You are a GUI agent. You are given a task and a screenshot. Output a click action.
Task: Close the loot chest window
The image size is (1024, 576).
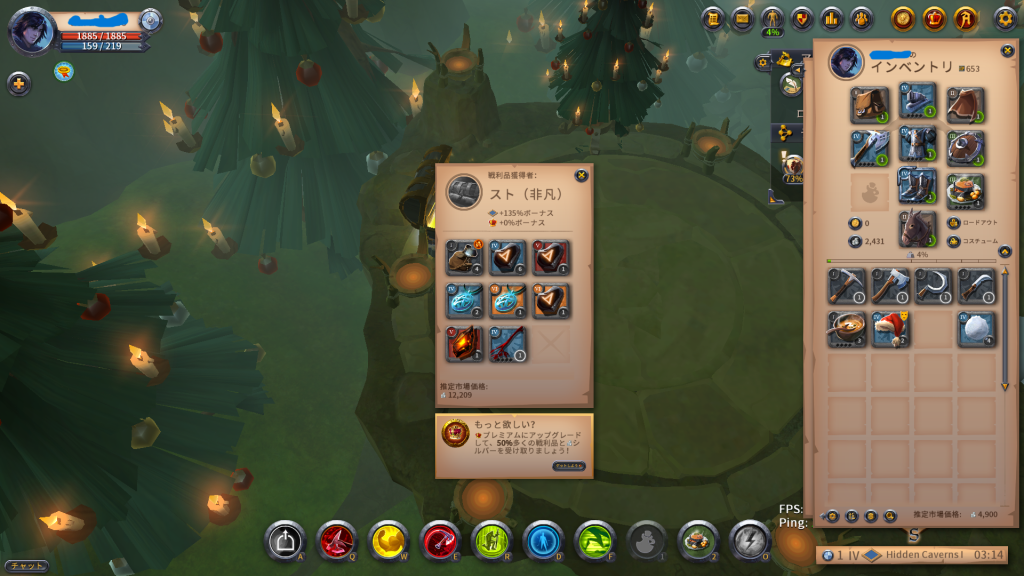(x=581, y=176)
